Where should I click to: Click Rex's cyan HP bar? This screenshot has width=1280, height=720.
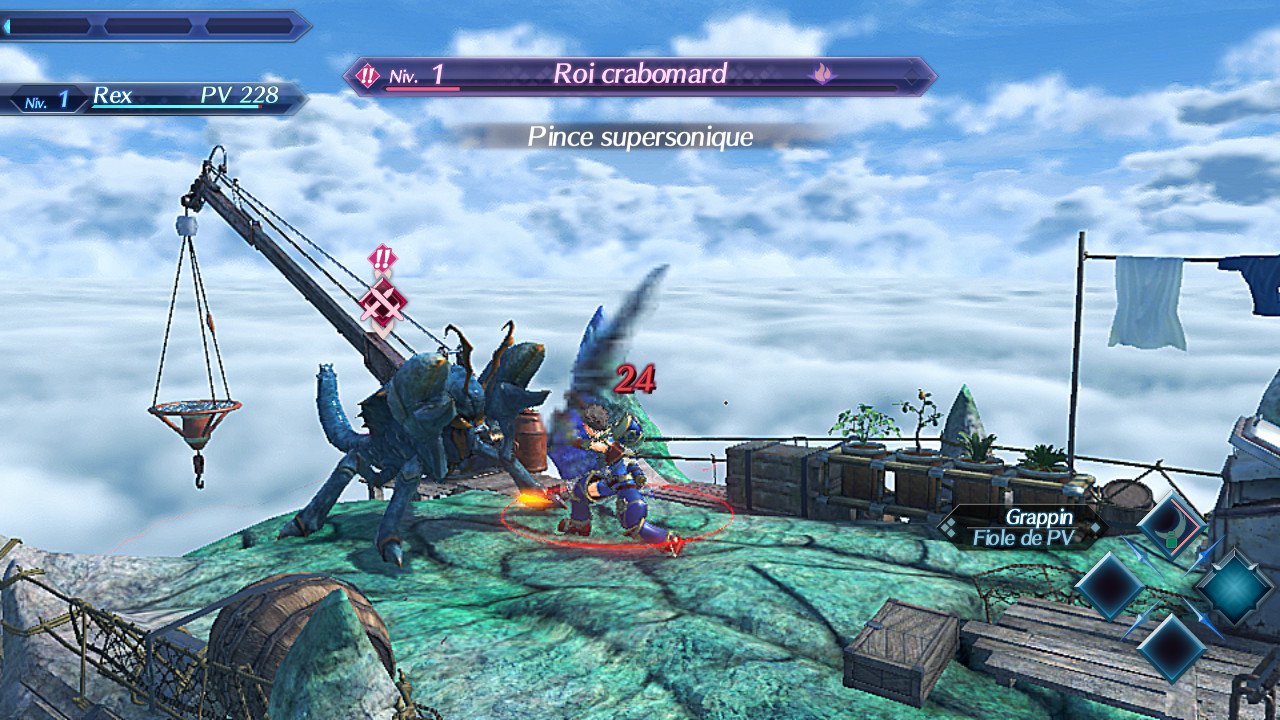coord(175,105)
